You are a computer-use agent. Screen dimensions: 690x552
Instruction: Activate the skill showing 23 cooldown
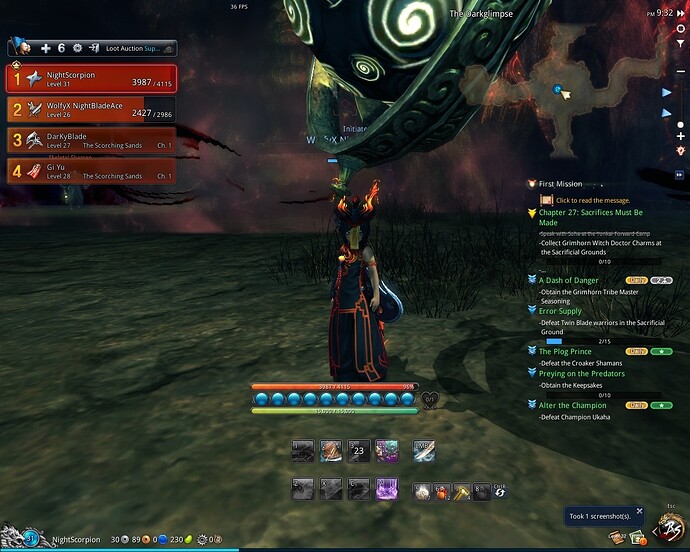pos(358,451)
